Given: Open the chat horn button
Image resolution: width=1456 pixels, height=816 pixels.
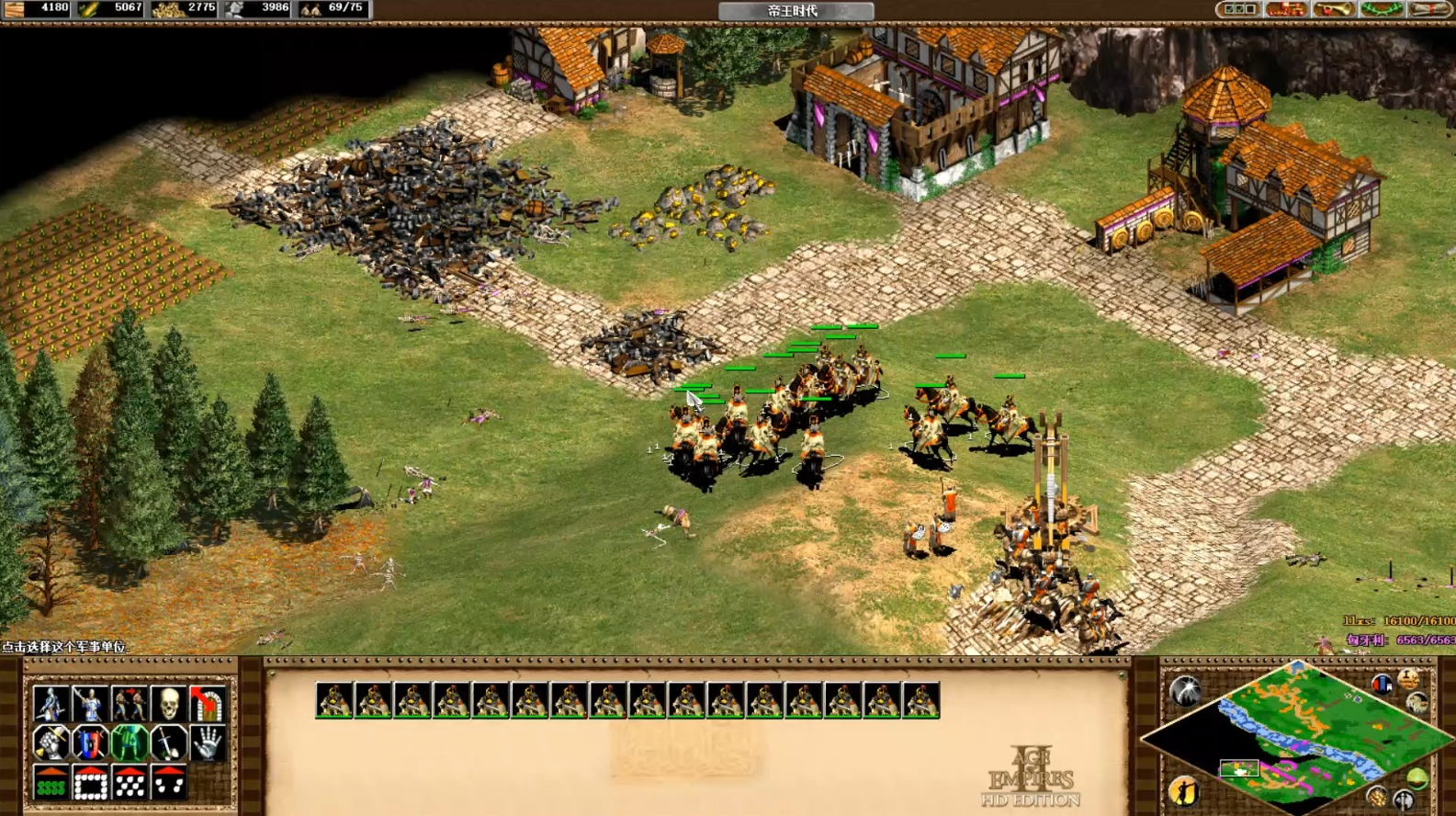Looking at the screenshot, I should tap(1333, 10).
